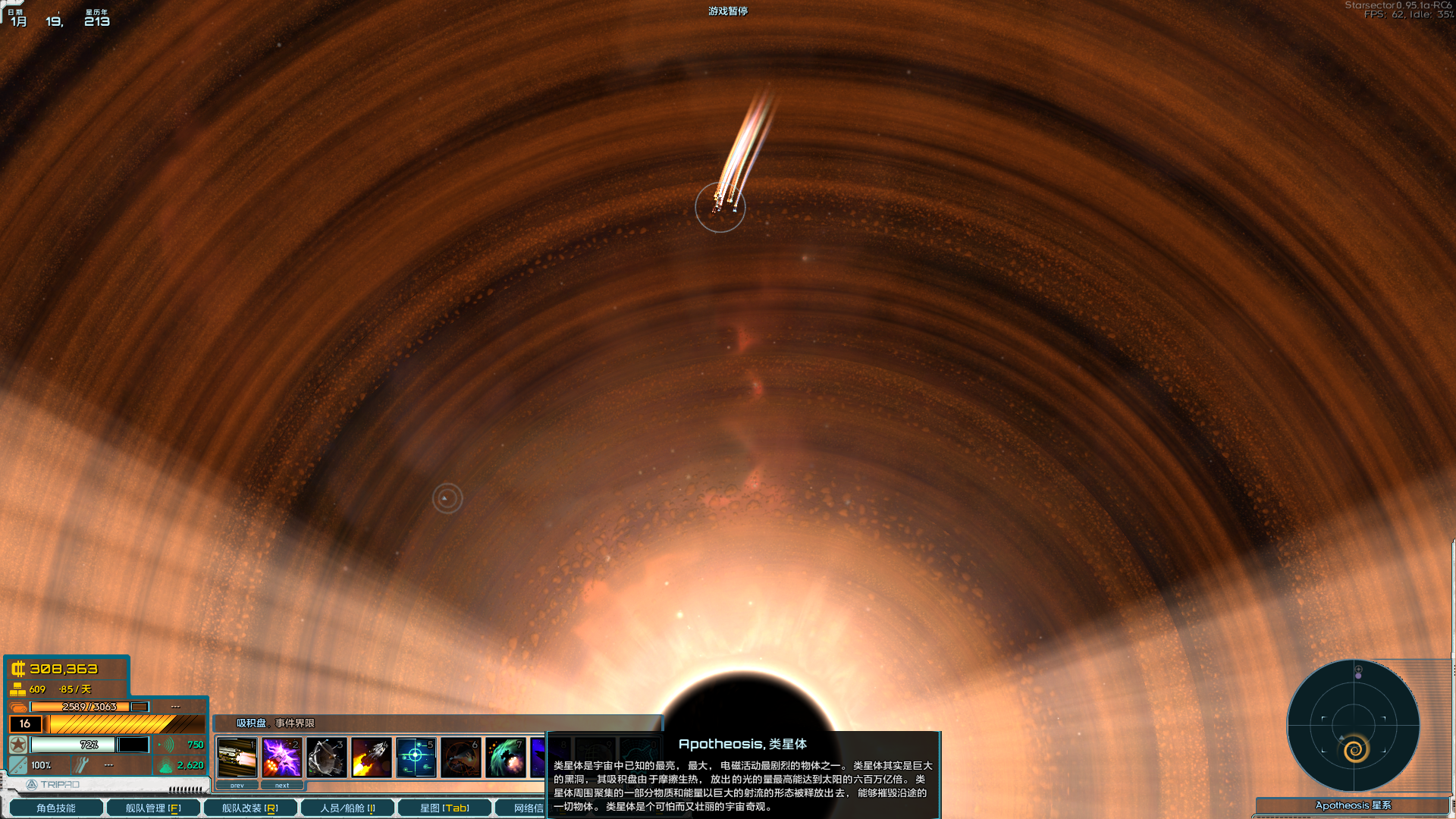Toggle the green nebula ability in slot 7
The height and width of the screenshot is (819, 1456).
pyautogui.click(x=506, y=758)
